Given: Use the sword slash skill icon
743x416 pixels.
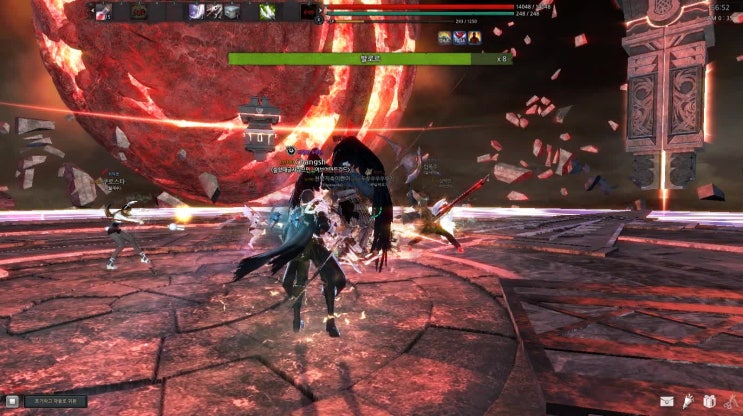Looking at the screenshot, I should (214, 12).
